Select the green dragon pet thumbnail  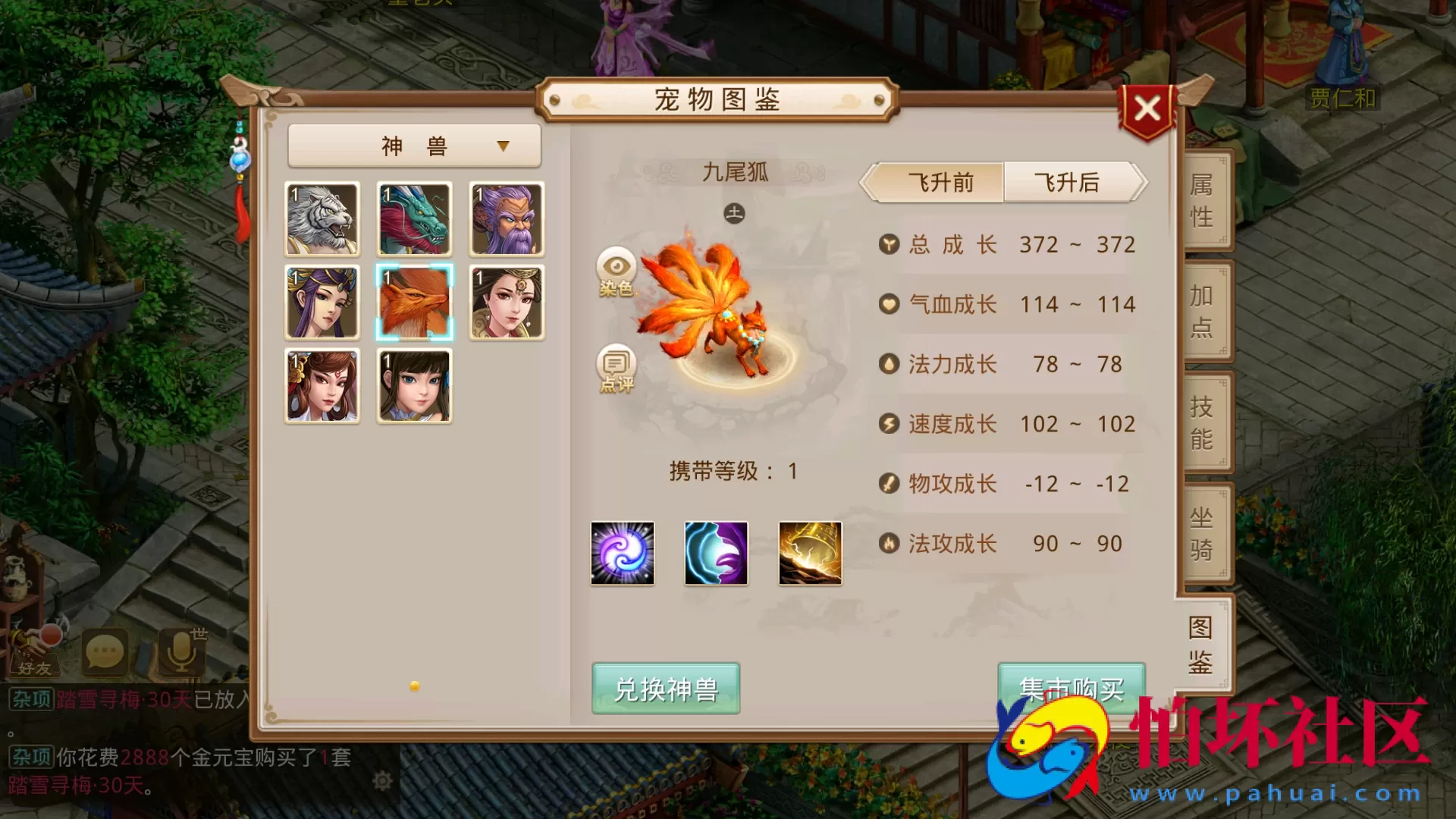(x=414, y=220)
